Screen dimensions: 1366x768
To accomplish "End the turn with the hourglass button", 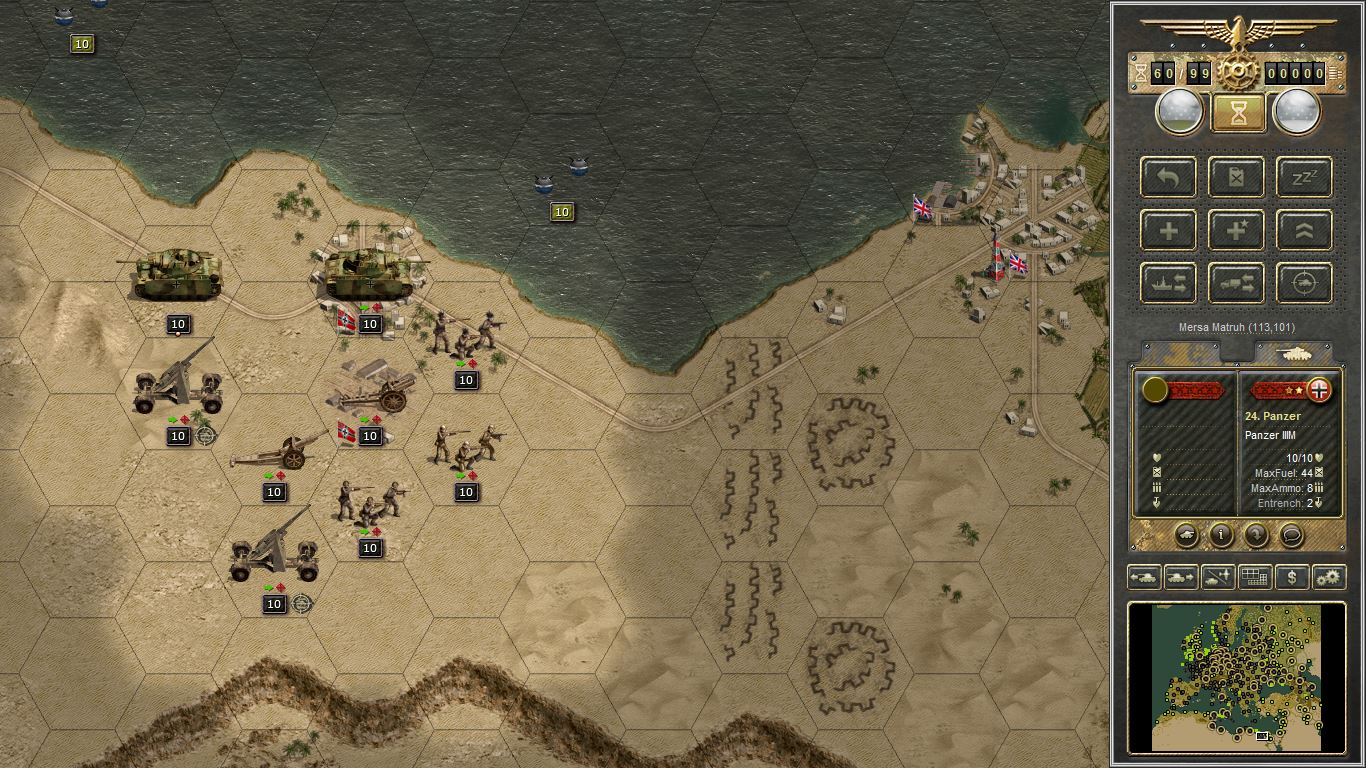I will pos(1238,113).
